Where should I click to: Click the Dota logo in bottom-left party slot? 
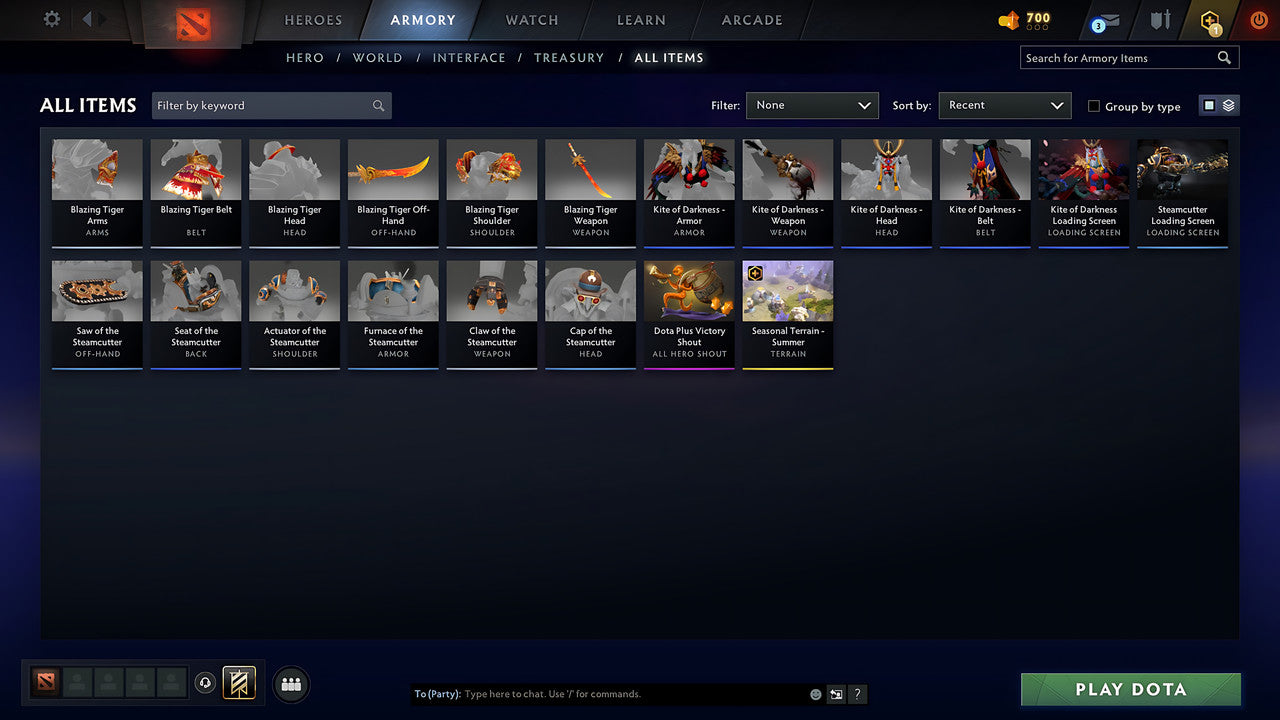point(45,682)
